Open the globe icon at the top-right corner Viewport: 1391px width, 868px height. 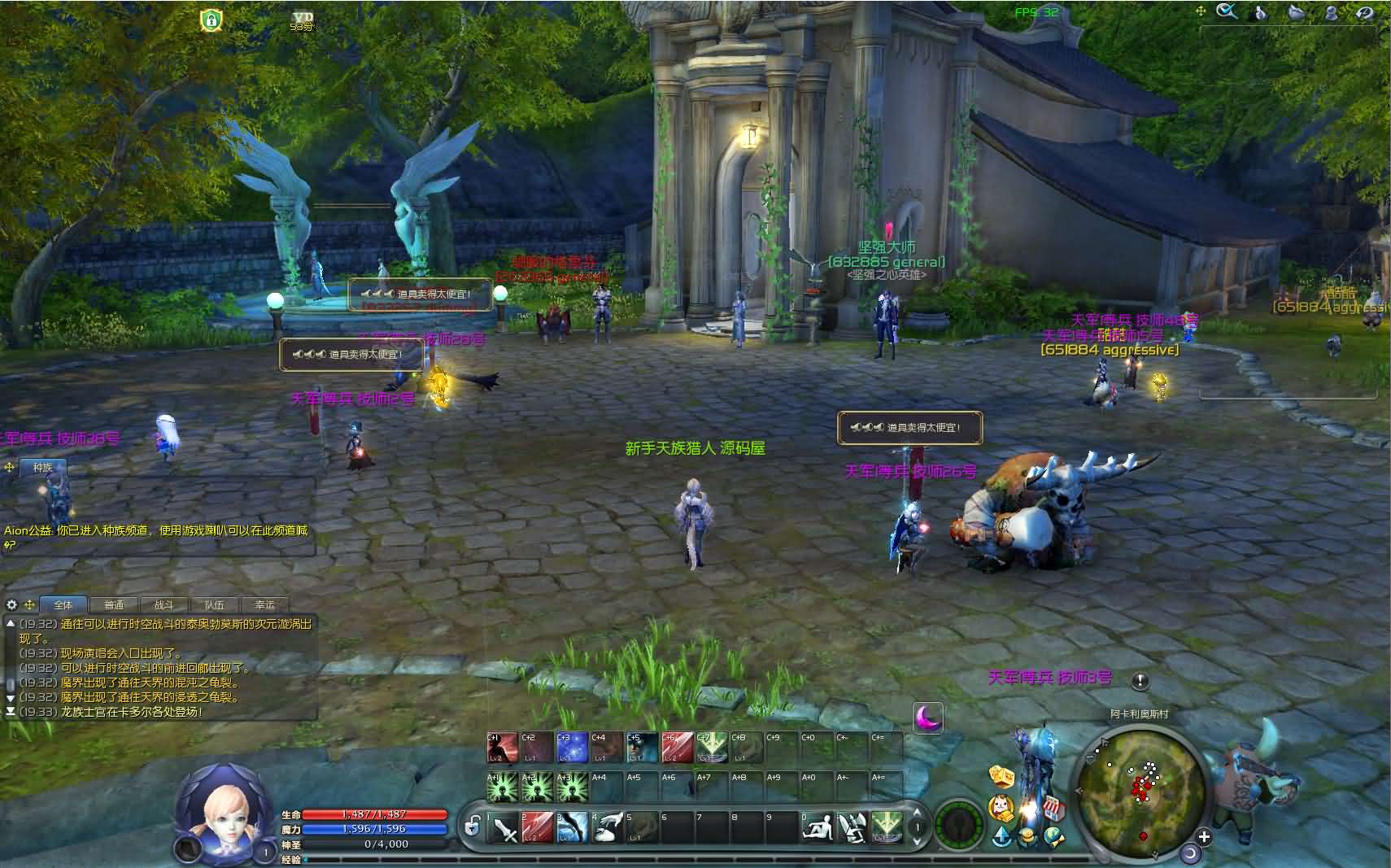point(1363,11)
